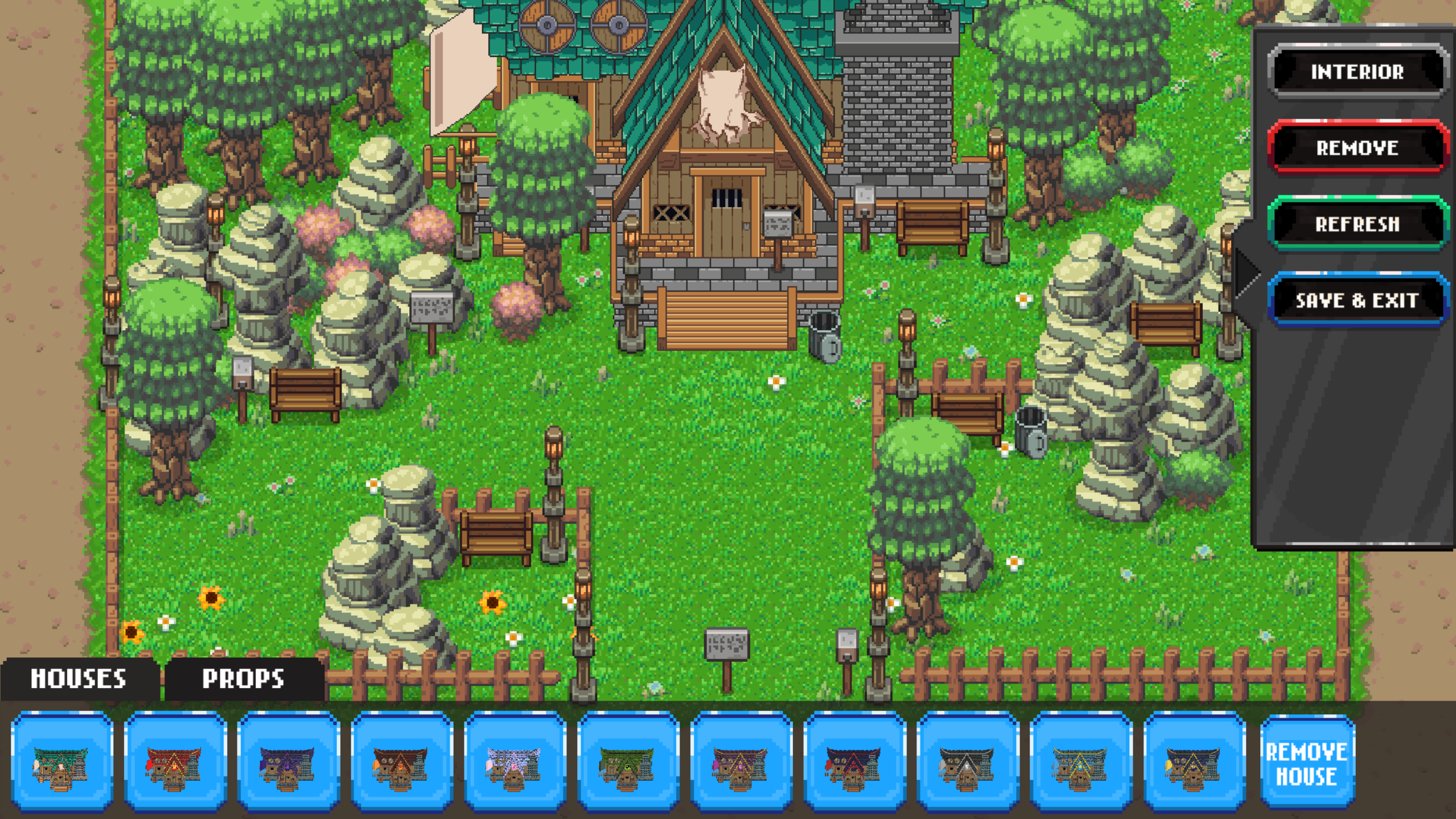Click the red Remove button
This screenshot has width=1456, height=819.
click(1357, 148)
